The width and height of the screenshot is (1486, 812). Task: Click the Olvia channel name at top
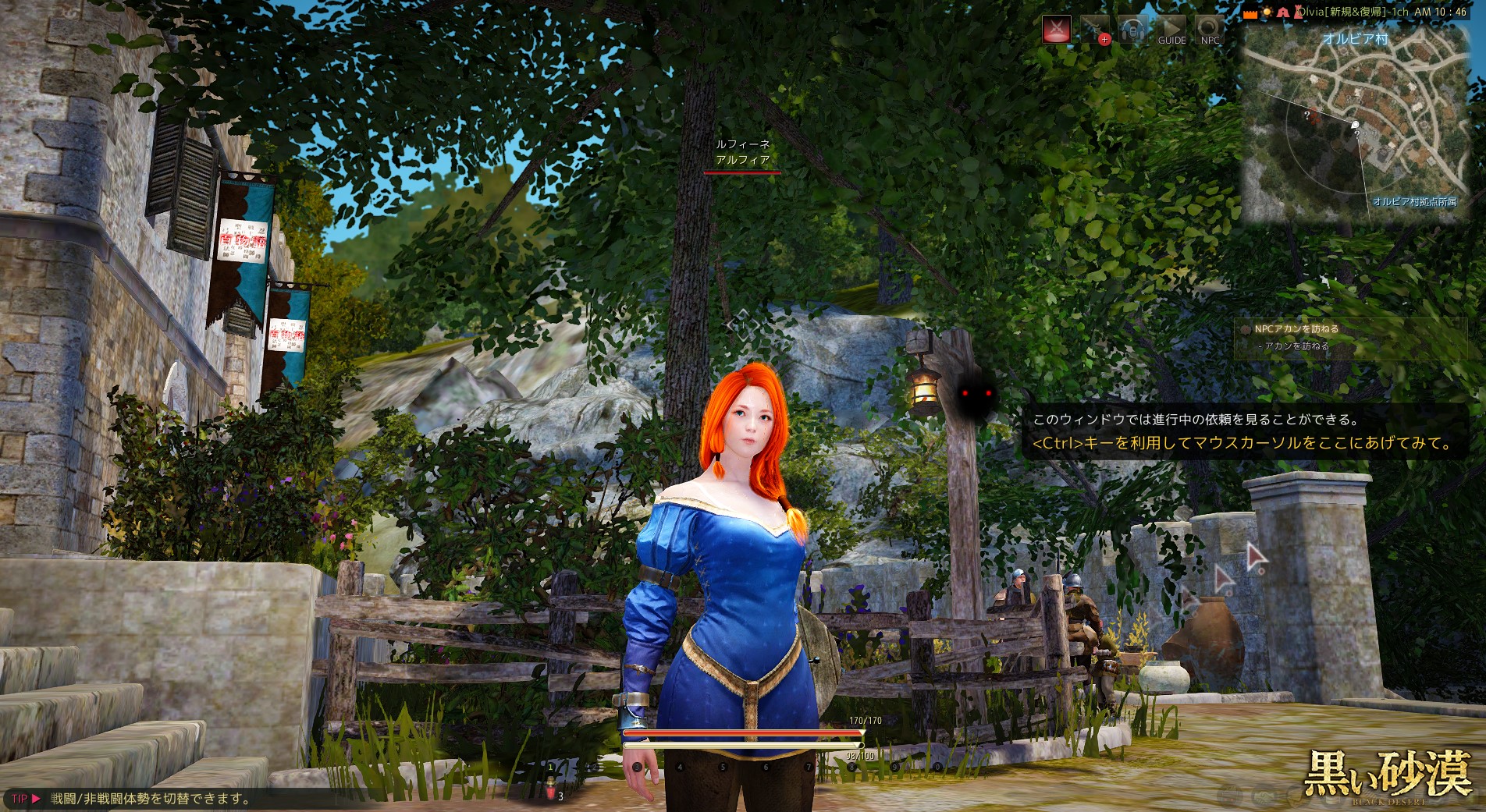coord(1351,12)
